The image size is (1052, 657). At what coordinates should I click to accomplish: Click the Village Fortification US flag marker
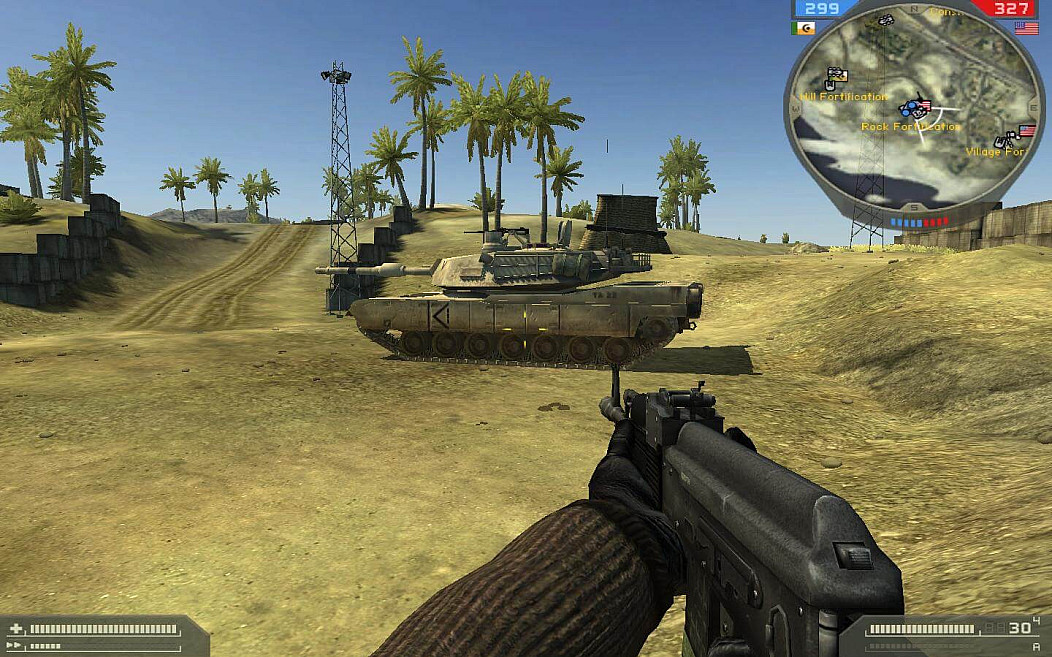coord(1026,131)
